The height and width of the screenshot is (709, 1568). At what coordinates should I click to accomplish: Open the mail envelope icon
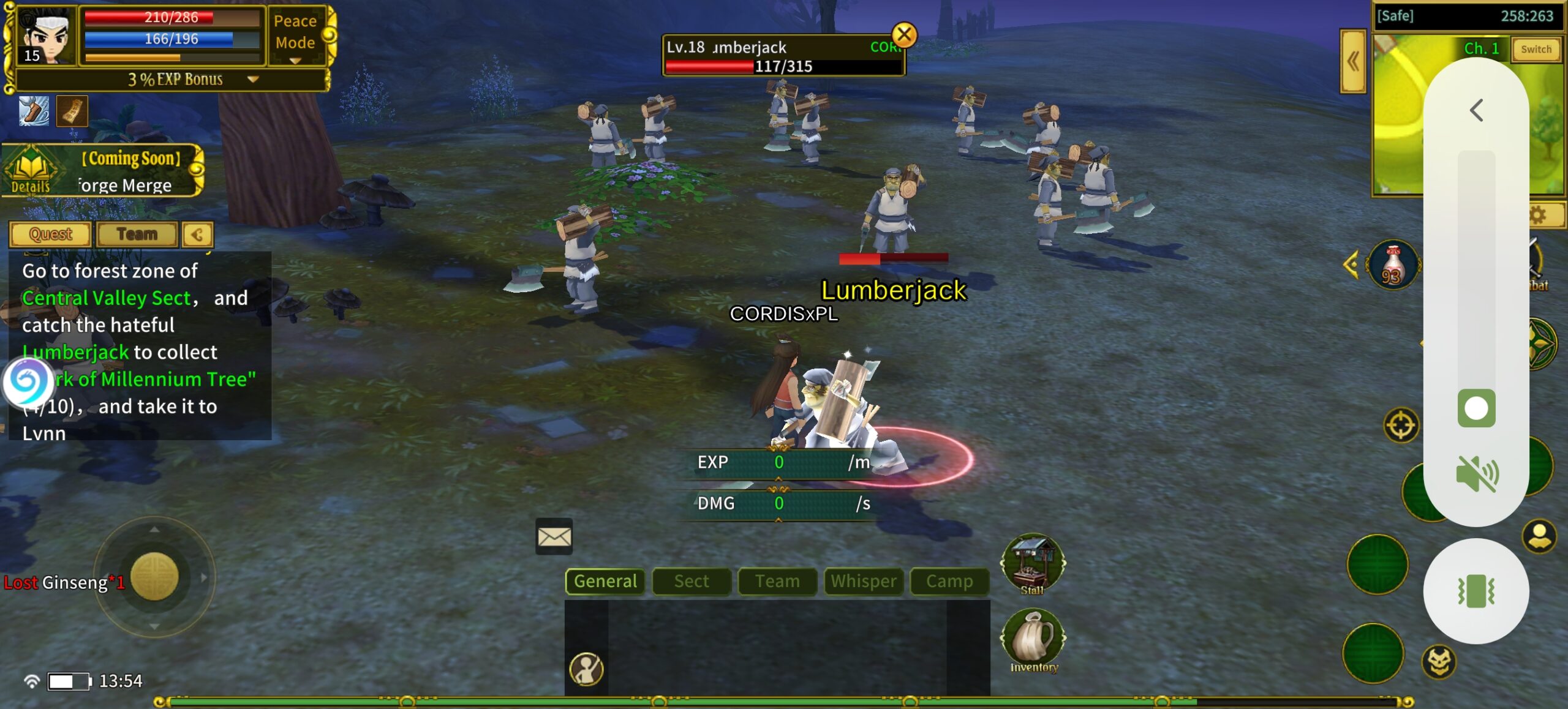554,537
